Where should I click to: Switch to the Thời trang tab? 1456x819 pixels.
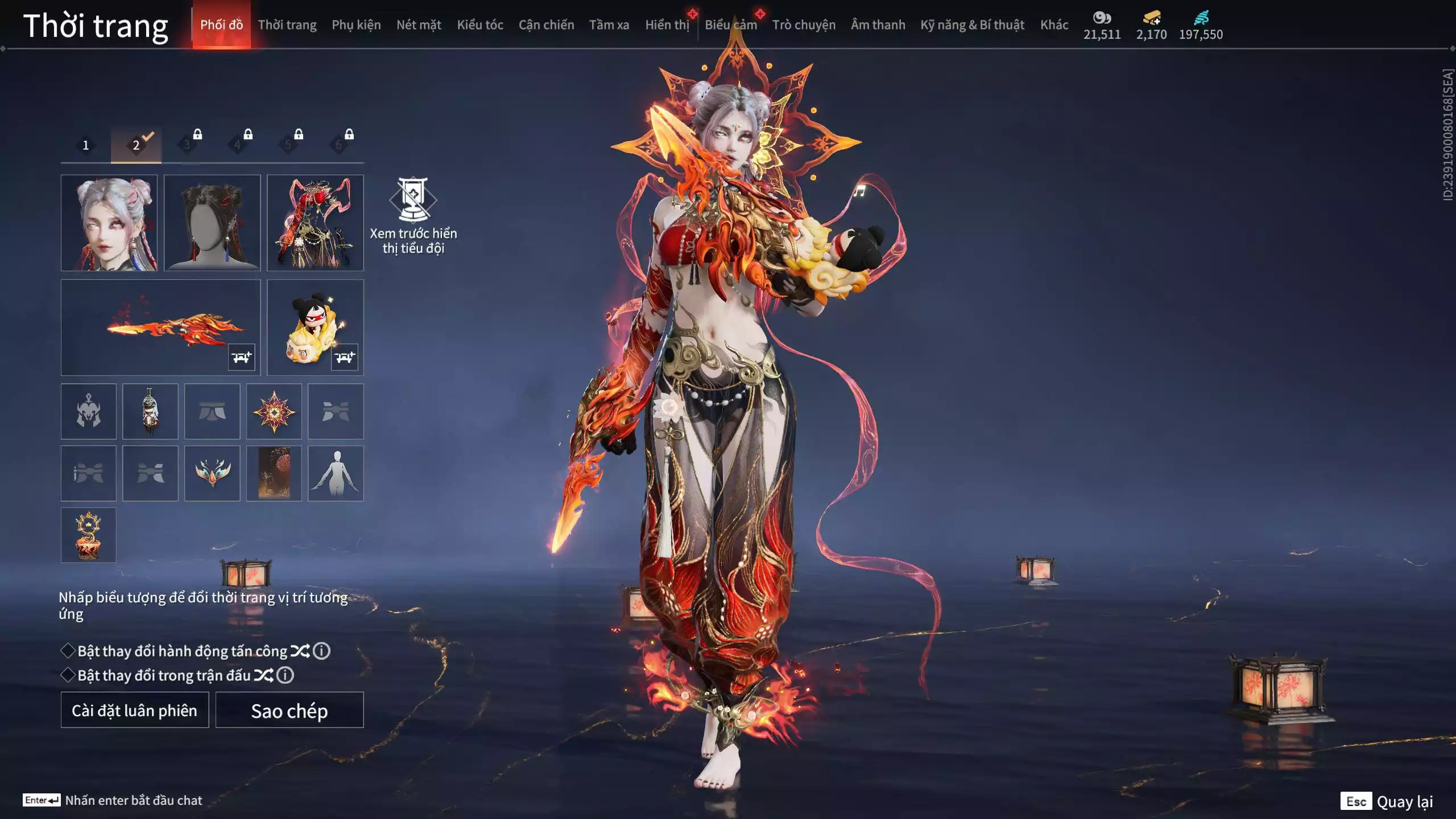[287, 25]
